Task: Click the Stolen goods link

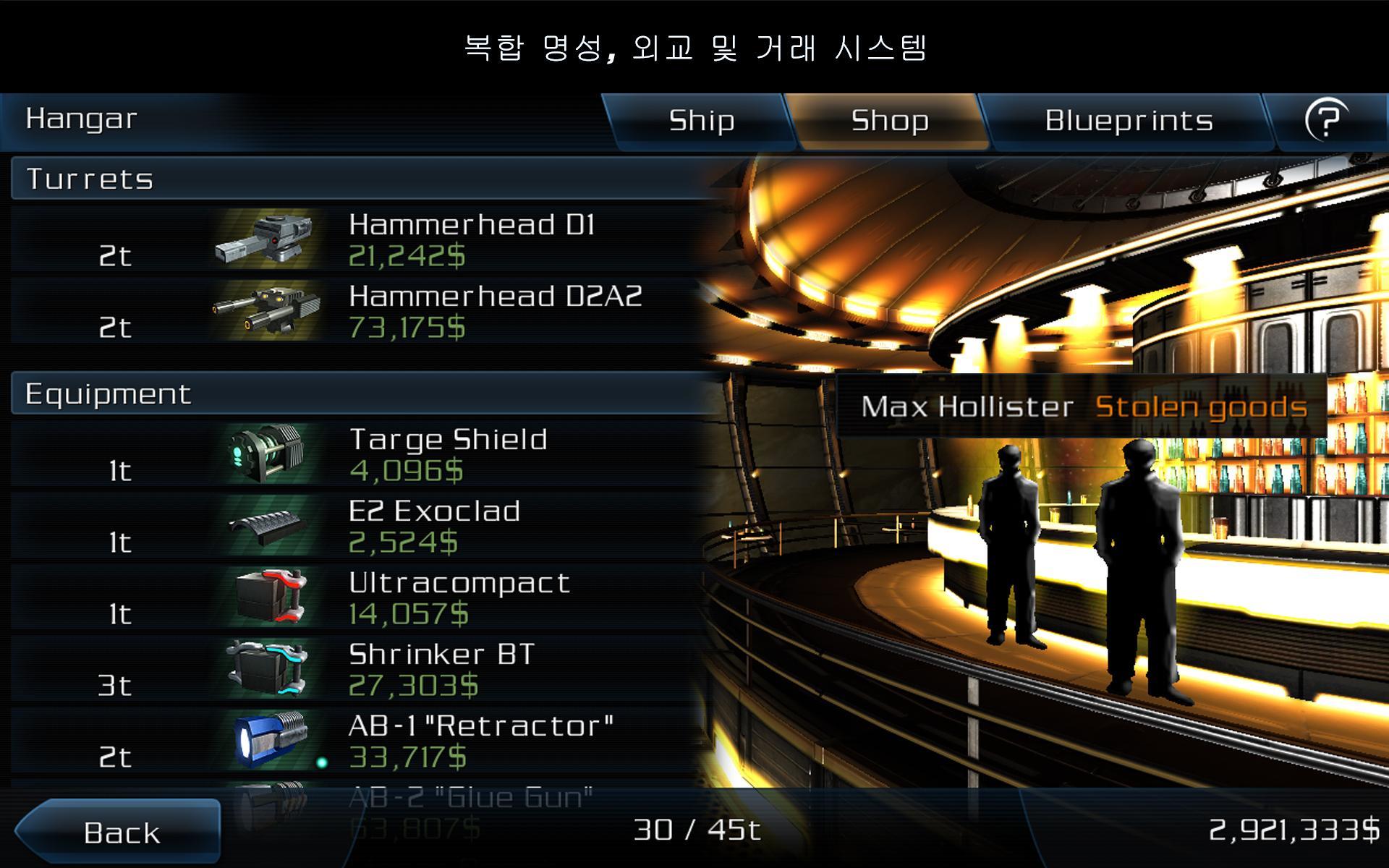Action: pyautogui.click(x=1202, y=407)
